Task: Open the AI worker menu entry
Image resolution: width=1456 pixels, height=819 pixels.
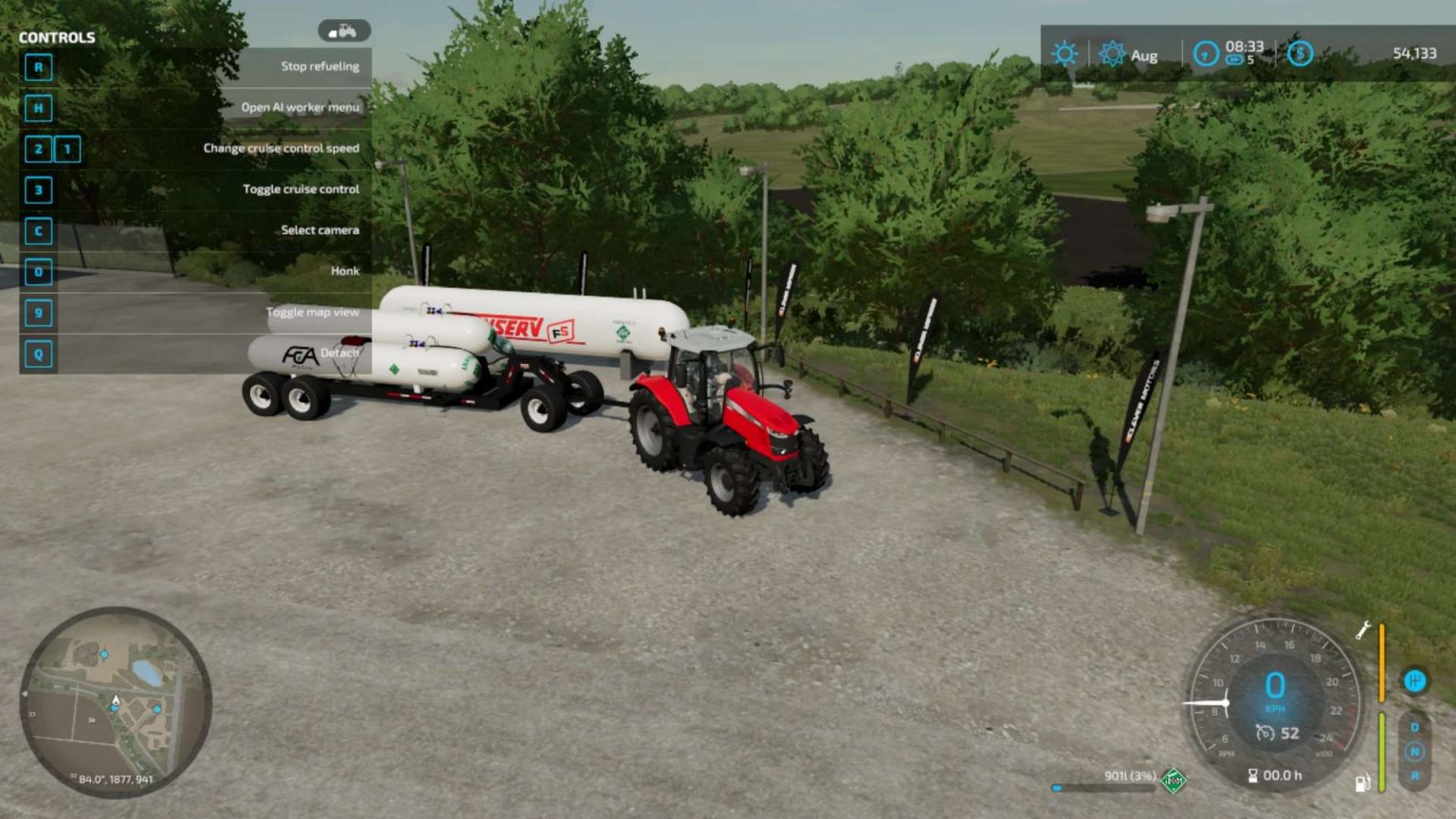Action: pos(300,107)
